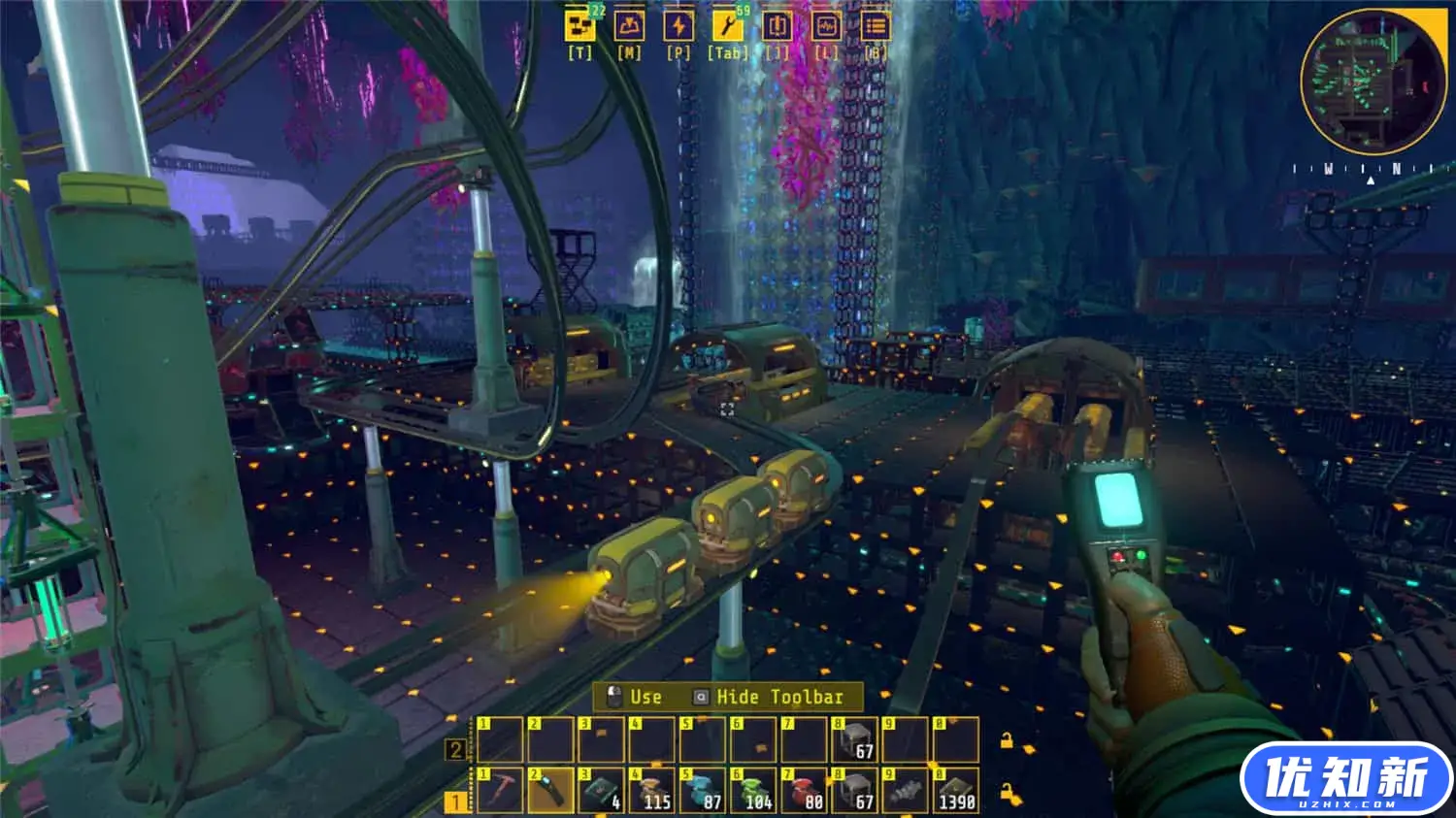Click the circular minimap

[1373, 81]
